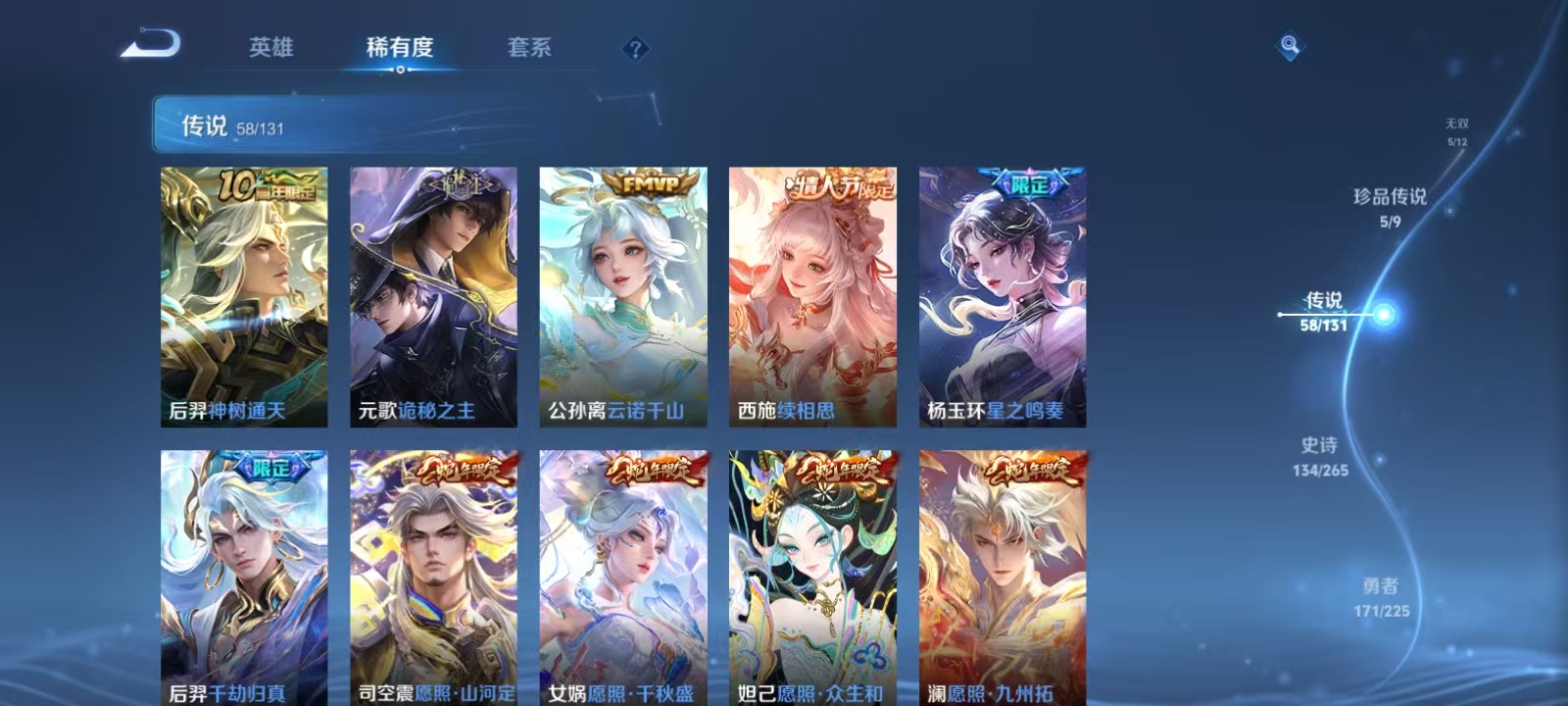View the 杨玉环 星之鸣奏 limited skin
Screen dimensions: 1568x706
click(x=1001, y=294)
